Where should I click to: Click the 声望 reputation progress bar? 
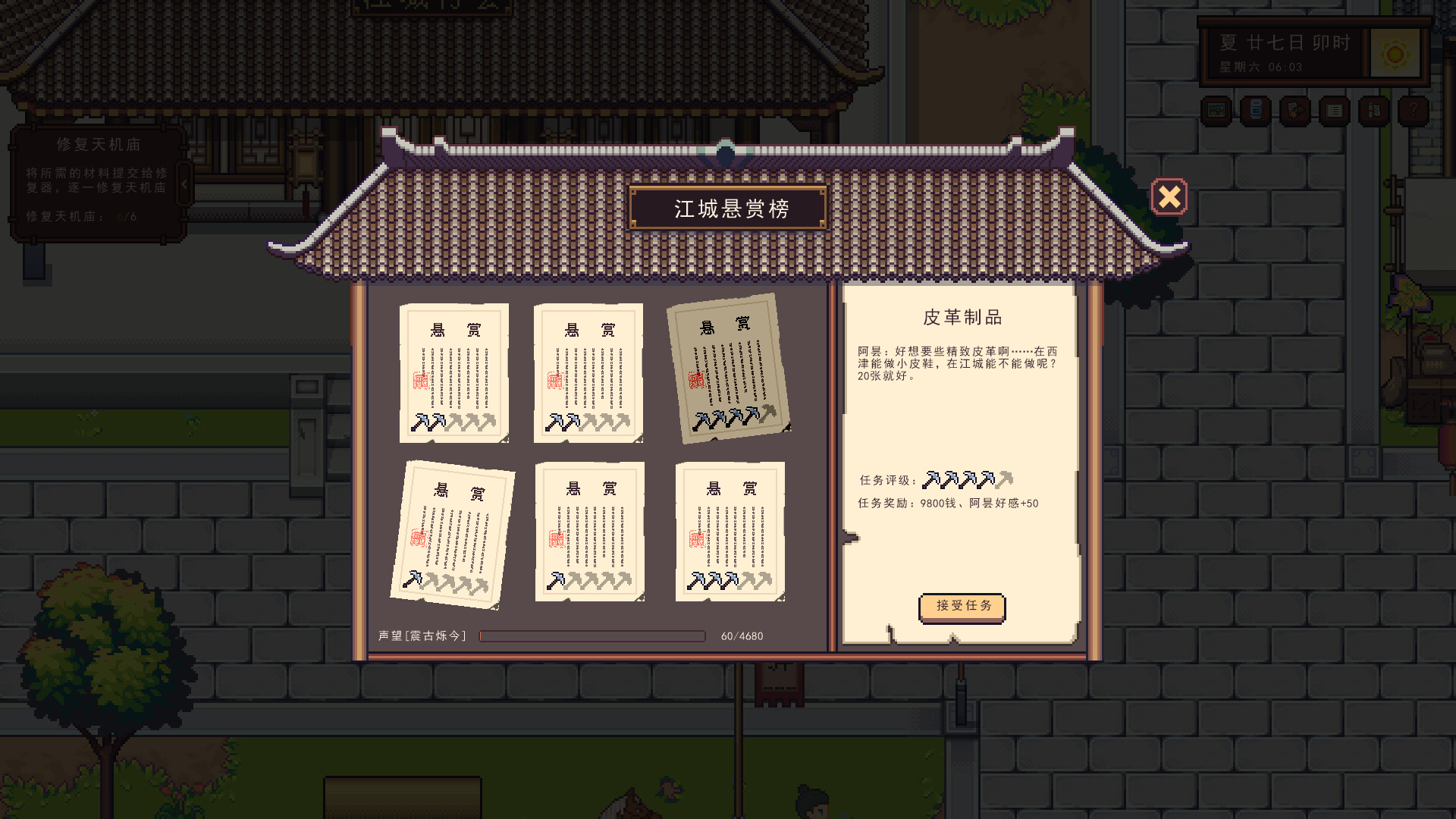pos(591,636)
